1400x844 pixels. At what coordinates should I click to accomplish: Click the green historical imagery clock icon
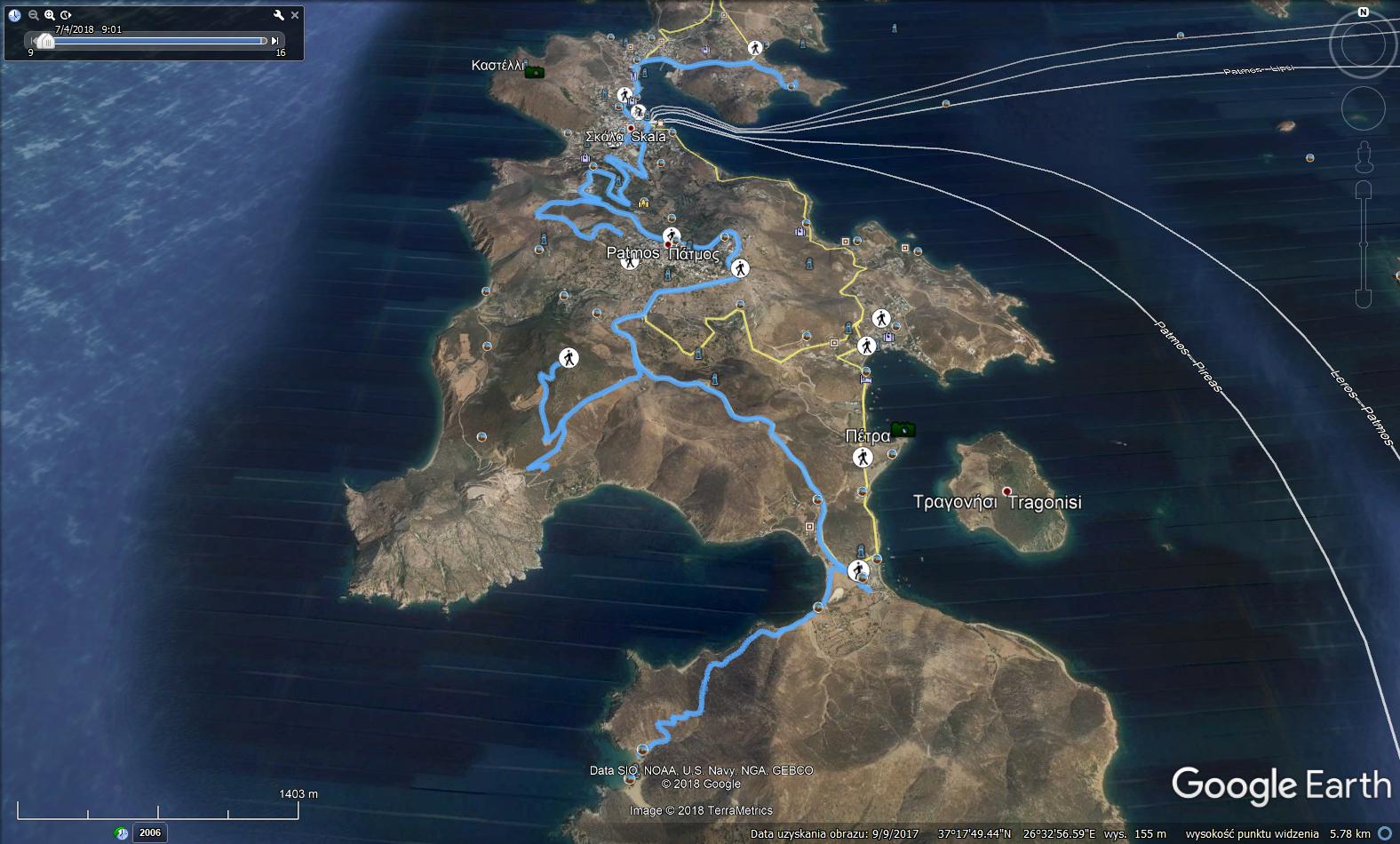[122, 833]
